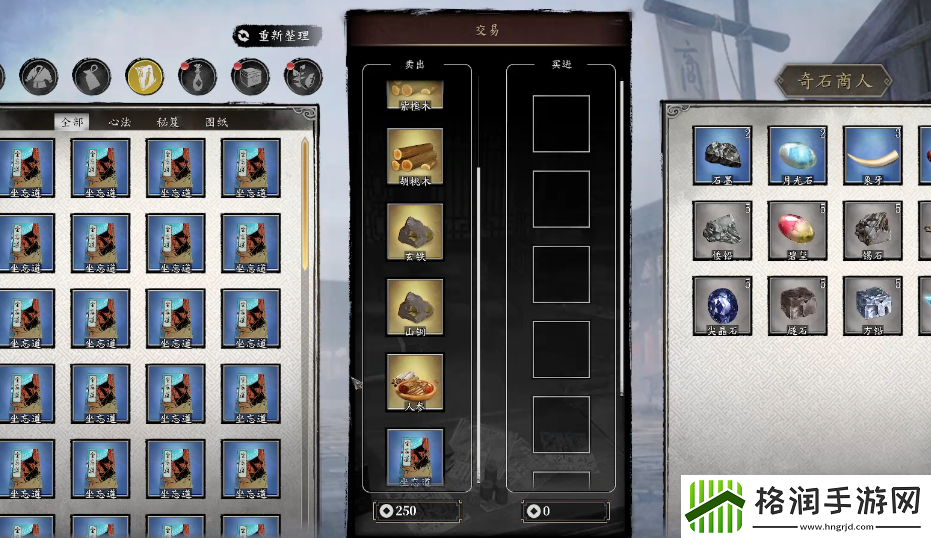The height and width of the screenshot is (538, 931).
Task: Choose 玄铁 in the sell list
Action: click(415, 232)
